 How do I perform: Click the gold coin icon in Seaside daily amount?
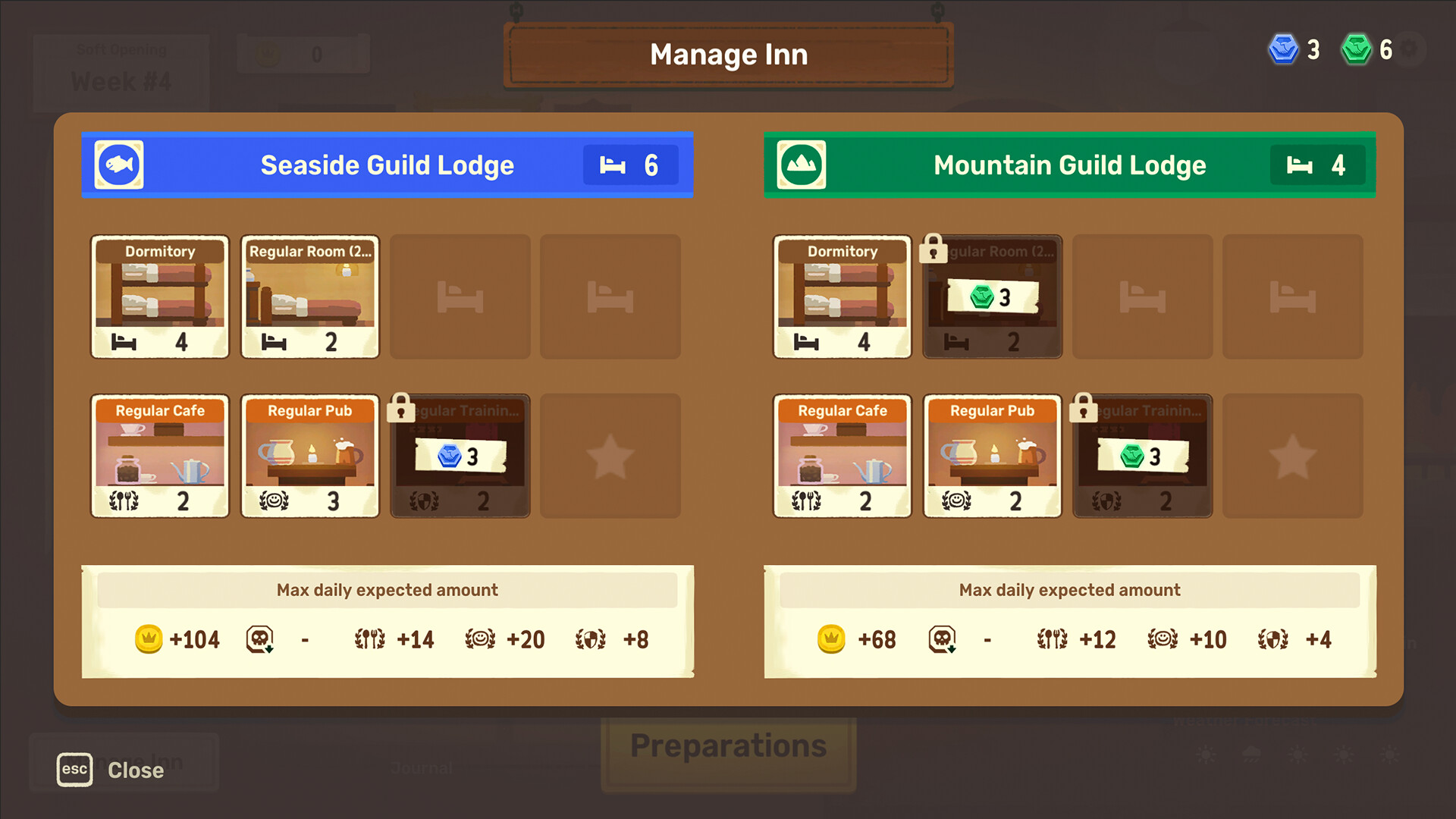click(x=149, y=639)
